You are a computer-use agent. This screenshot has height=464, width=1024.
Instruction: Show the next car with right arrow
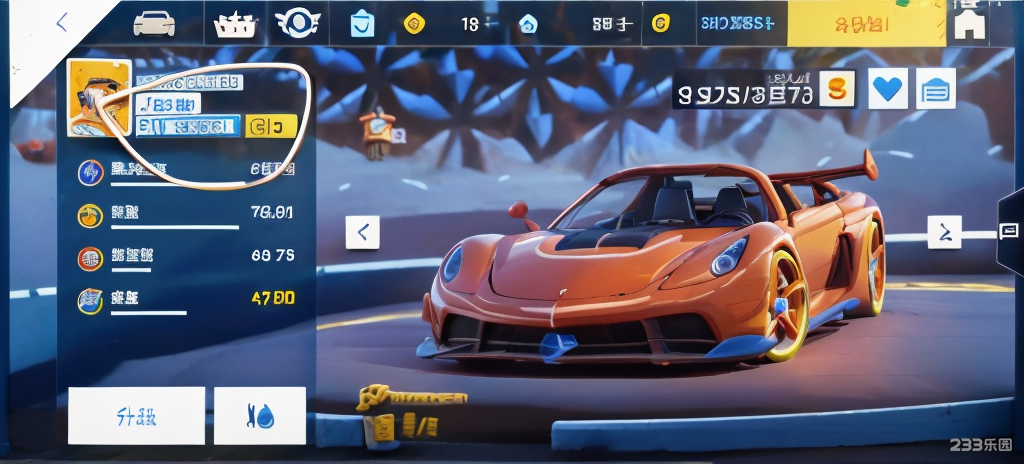pos(944,232)
